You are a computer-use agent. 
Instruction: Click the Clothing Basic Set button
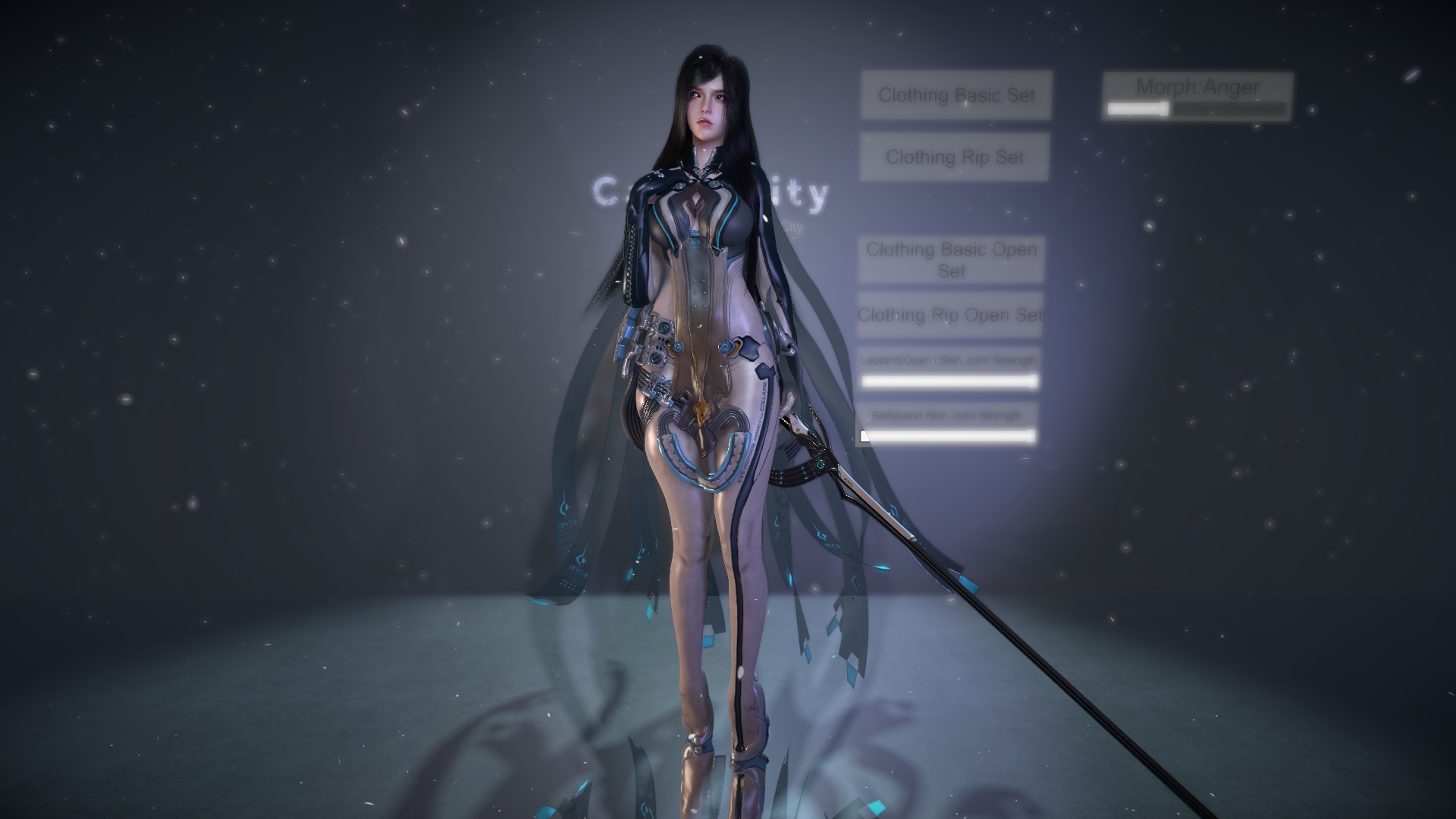[955, 96]
